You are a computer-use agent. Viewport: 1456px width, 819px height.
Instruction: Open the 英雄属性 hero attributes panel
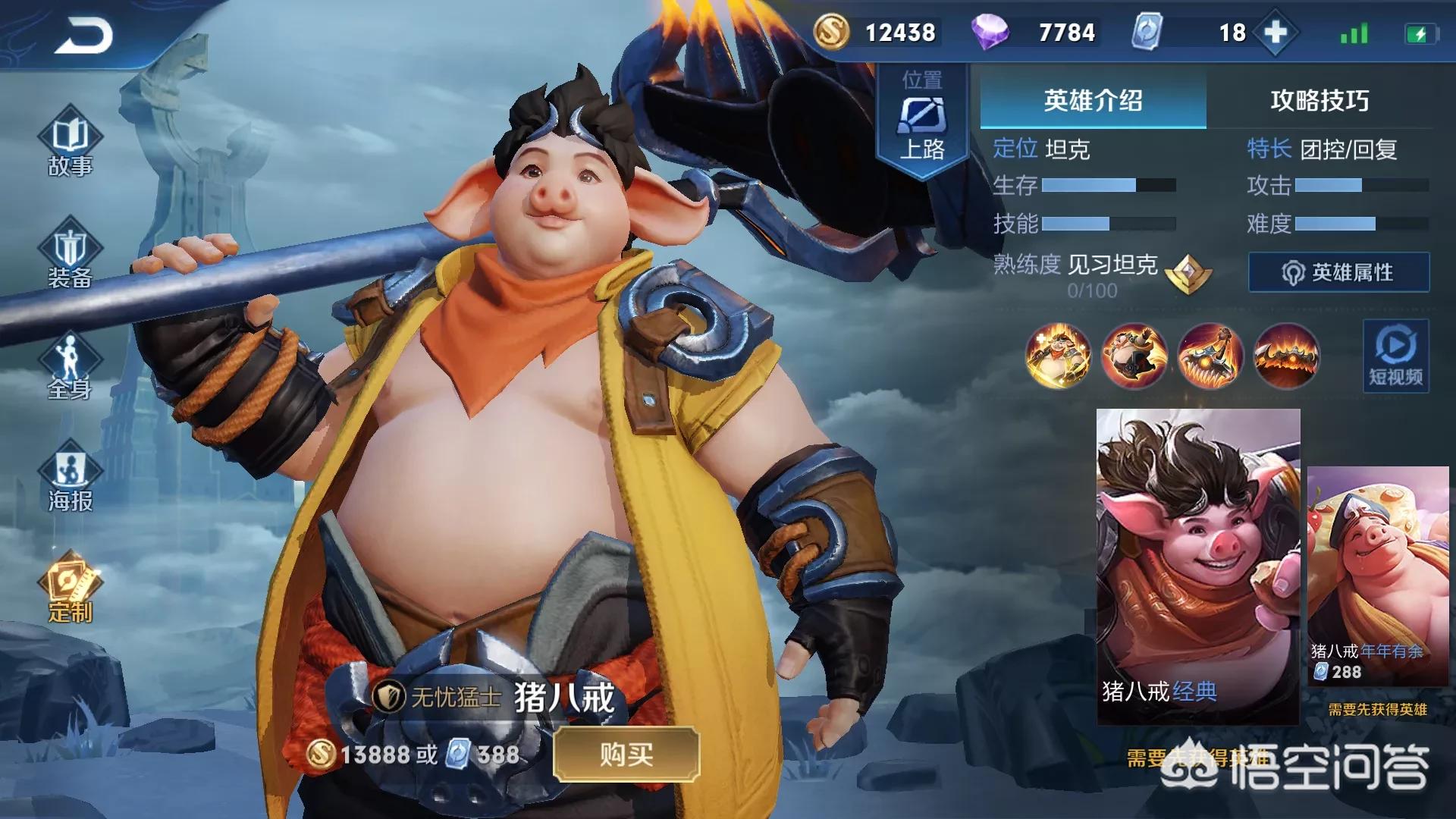tap(1338, 272)
